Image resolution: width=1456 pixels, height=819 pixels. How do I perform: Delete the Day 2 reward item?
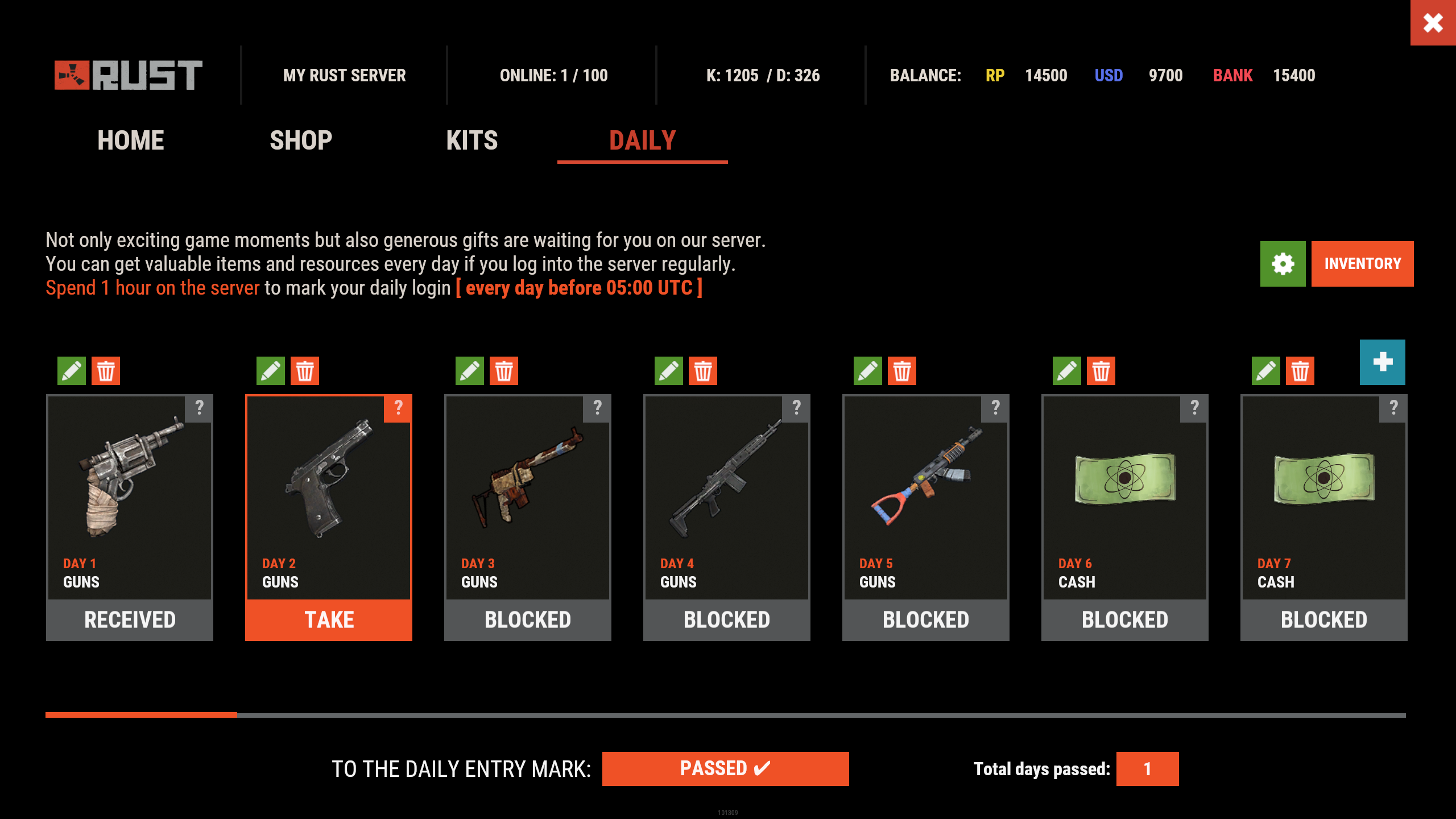[305, 370]
